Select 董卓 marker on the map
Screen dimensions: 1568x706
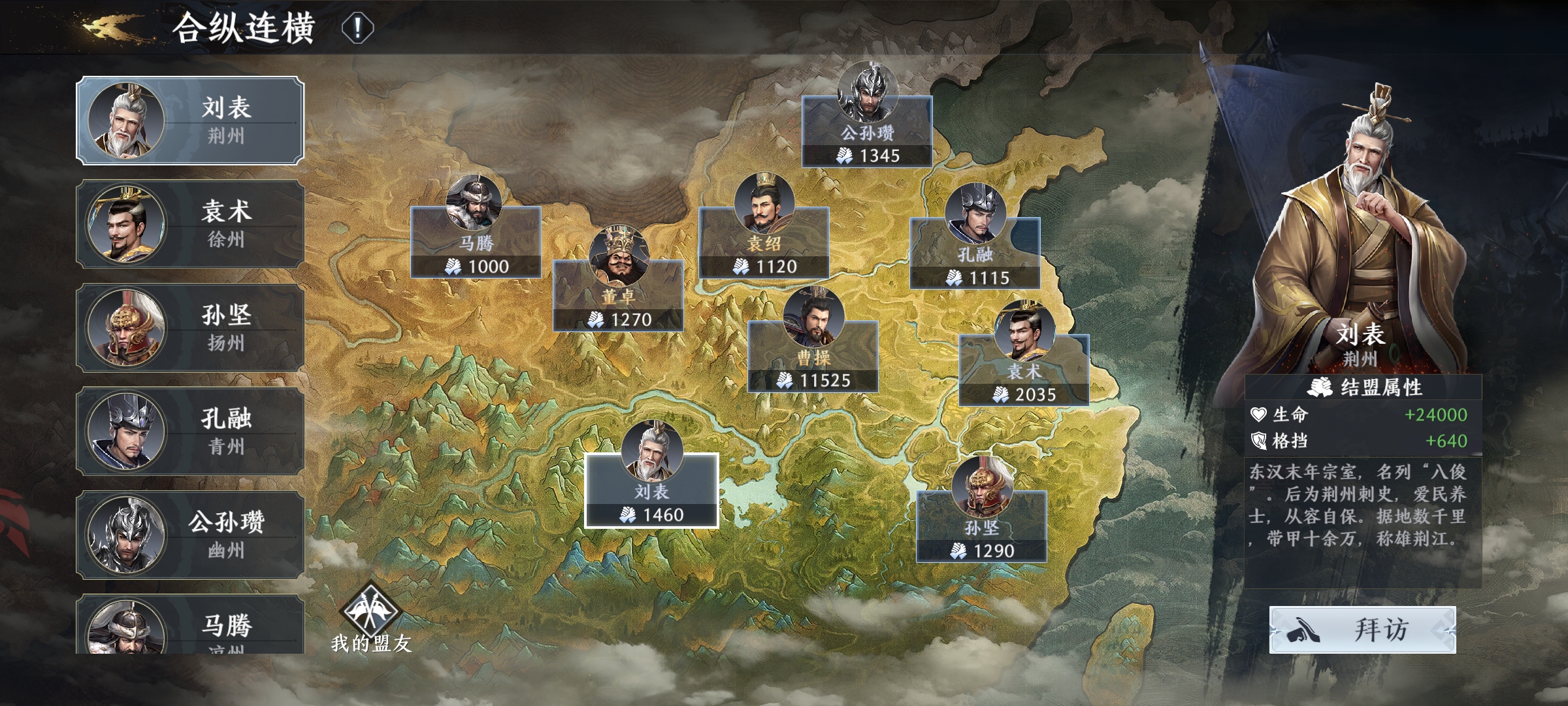[x=618, y=294]
